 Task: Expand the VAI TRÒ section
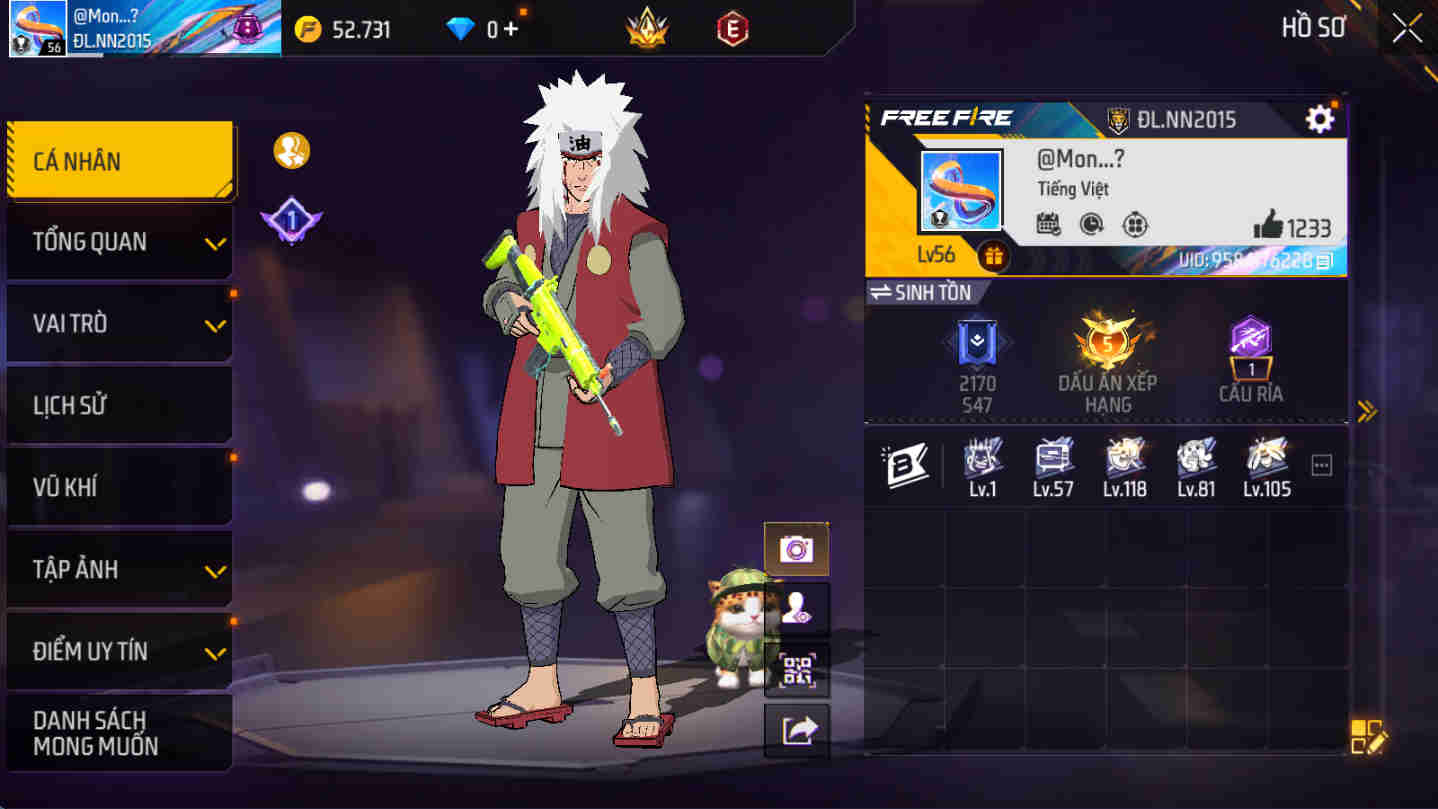click(x=119, y=323)
